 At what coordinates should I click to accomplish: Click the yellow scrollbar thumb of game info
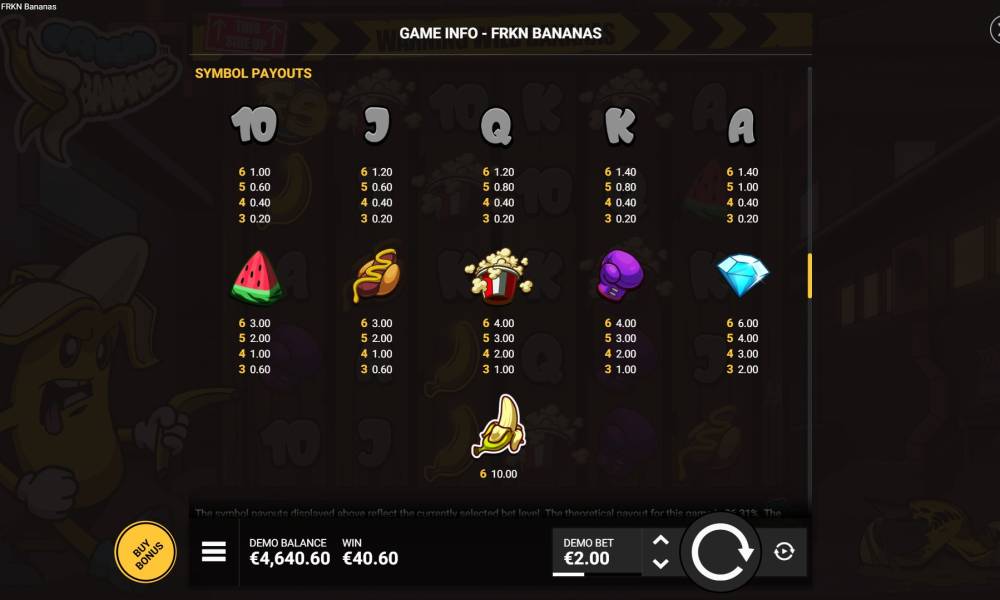(x=809, y=275)
